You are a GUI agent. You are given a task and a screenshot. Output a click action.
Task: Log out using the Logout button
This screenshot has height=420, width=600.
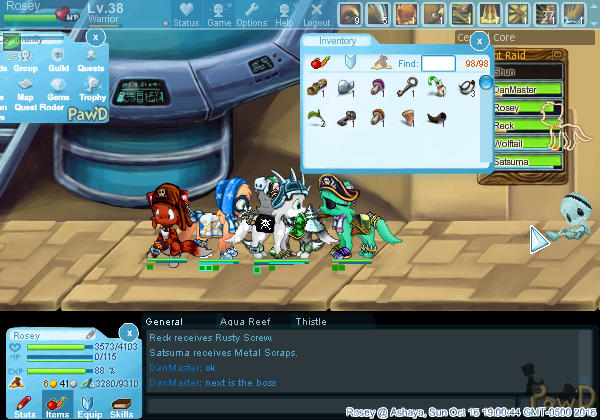[316, 15]
